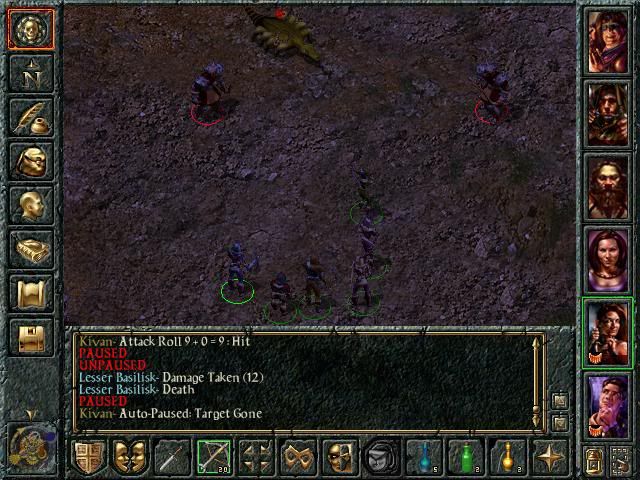
Task: Select the red-bearded dwarf portrait
Action: (606, 186)
